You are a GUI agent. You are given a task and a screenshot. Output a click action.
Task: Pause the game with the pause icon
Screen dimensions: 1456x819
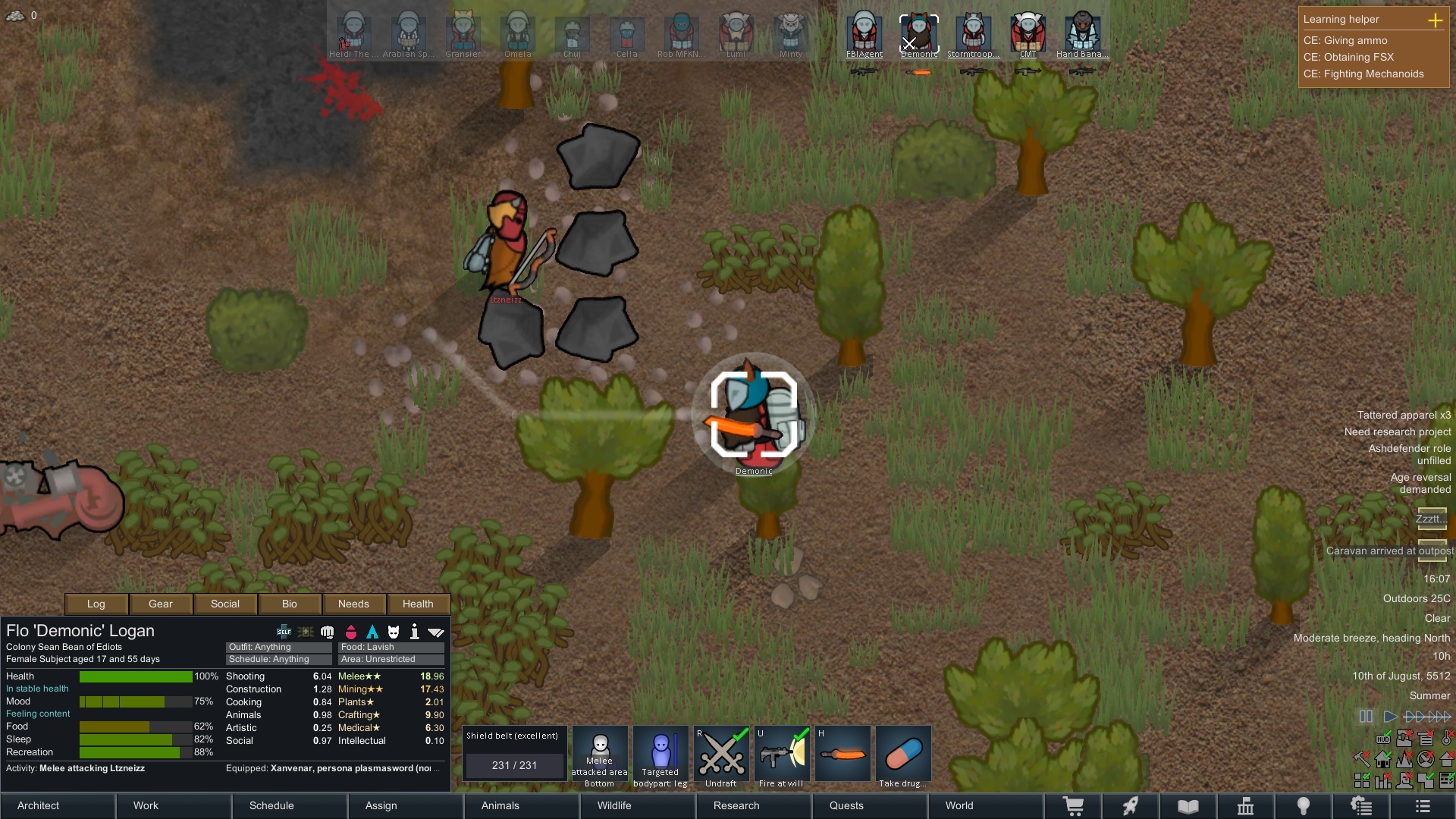1366,716
